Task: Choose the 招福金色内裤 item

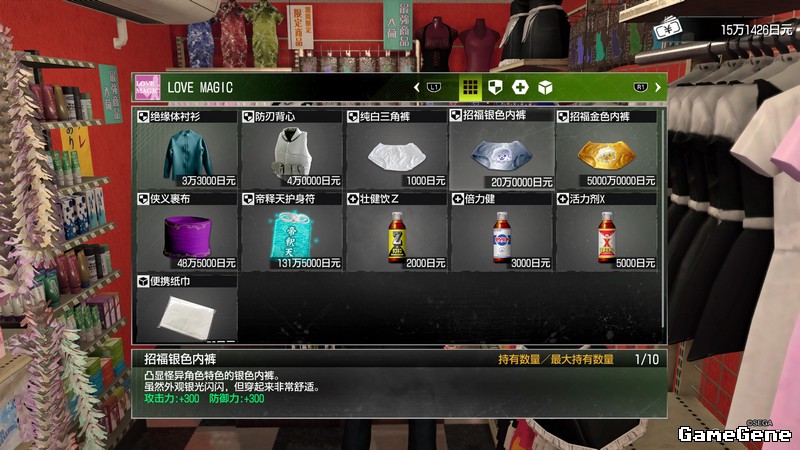Action: (x=608, y=152)
